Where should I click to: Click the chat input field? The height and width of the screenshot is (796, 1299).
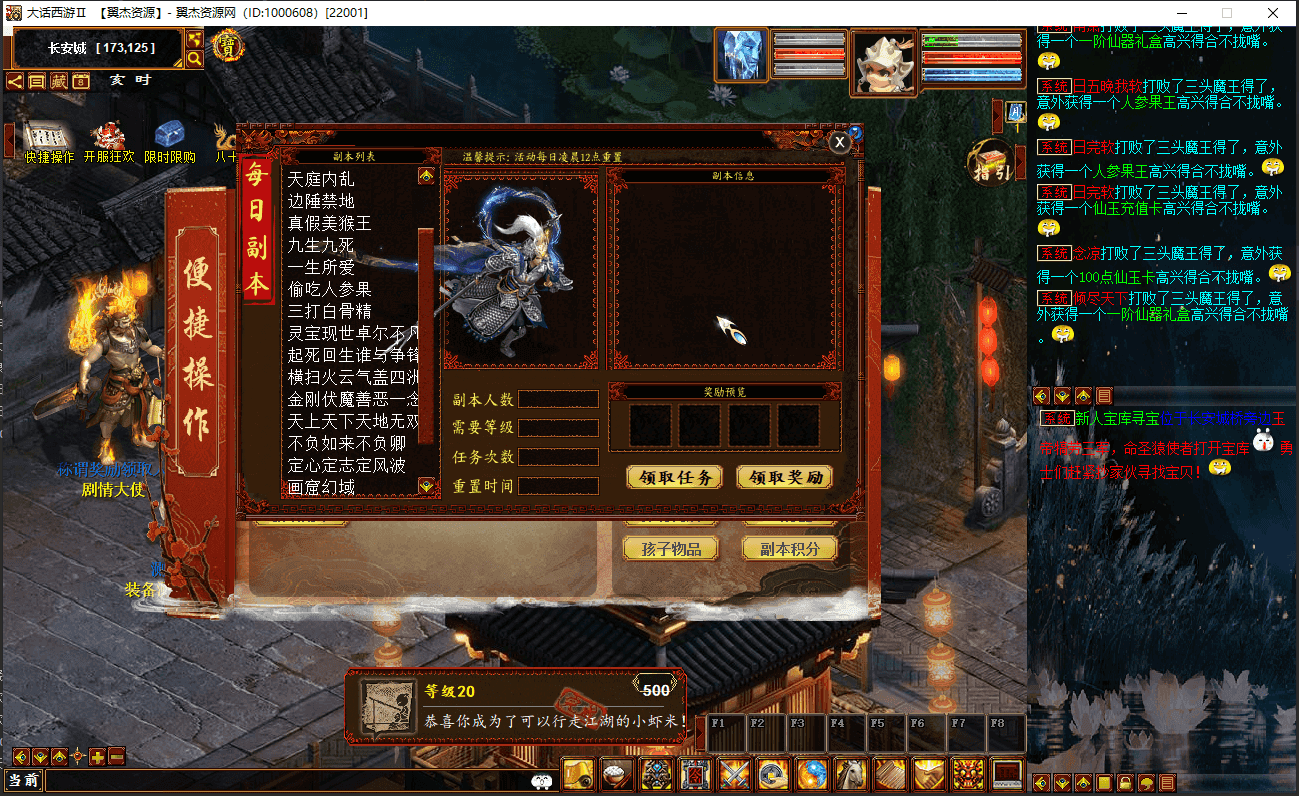[290, 781]
